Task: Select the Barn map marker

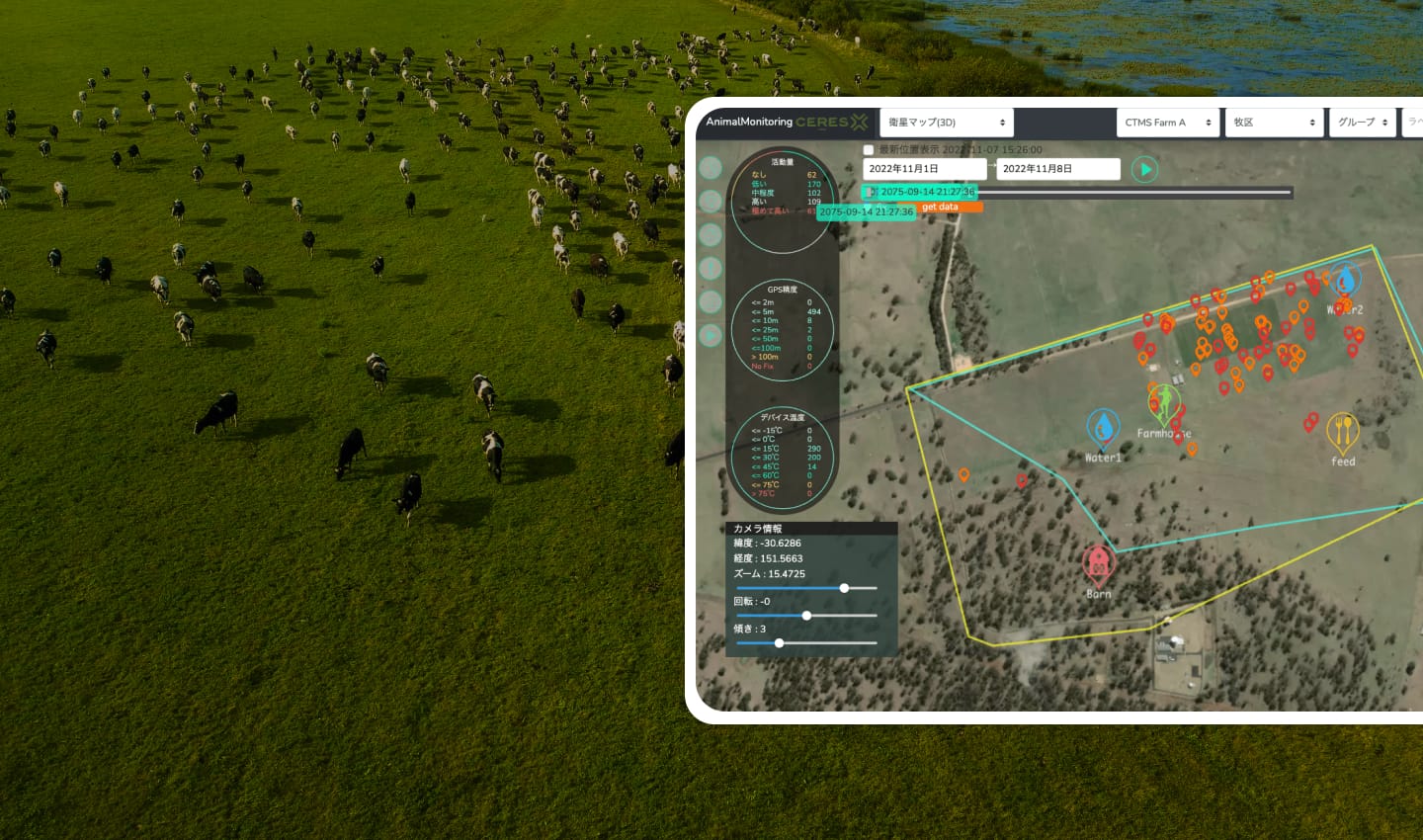Action: click(1098, 564)
